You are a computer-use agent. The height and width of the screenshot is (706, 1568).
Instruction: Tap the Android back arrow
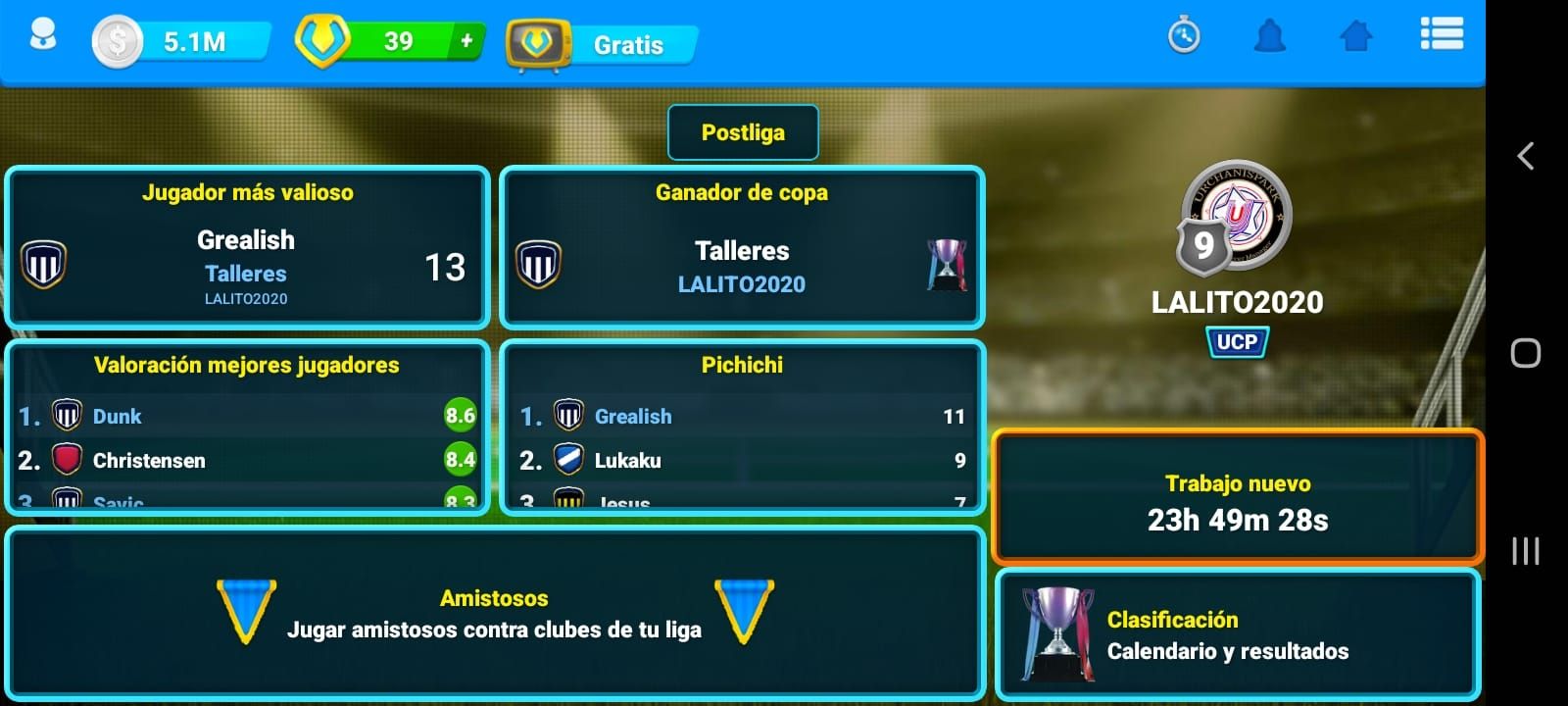coord(1525,156)
